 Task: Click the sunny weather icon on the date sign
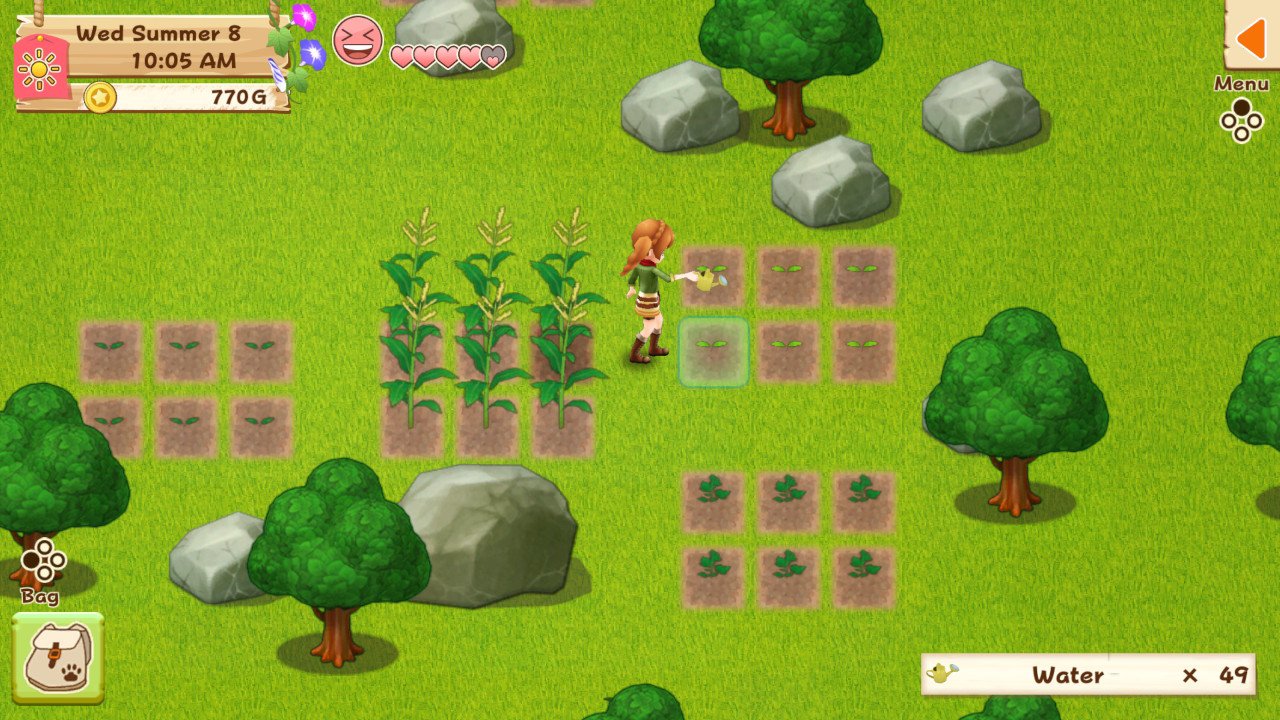(38, 70)
